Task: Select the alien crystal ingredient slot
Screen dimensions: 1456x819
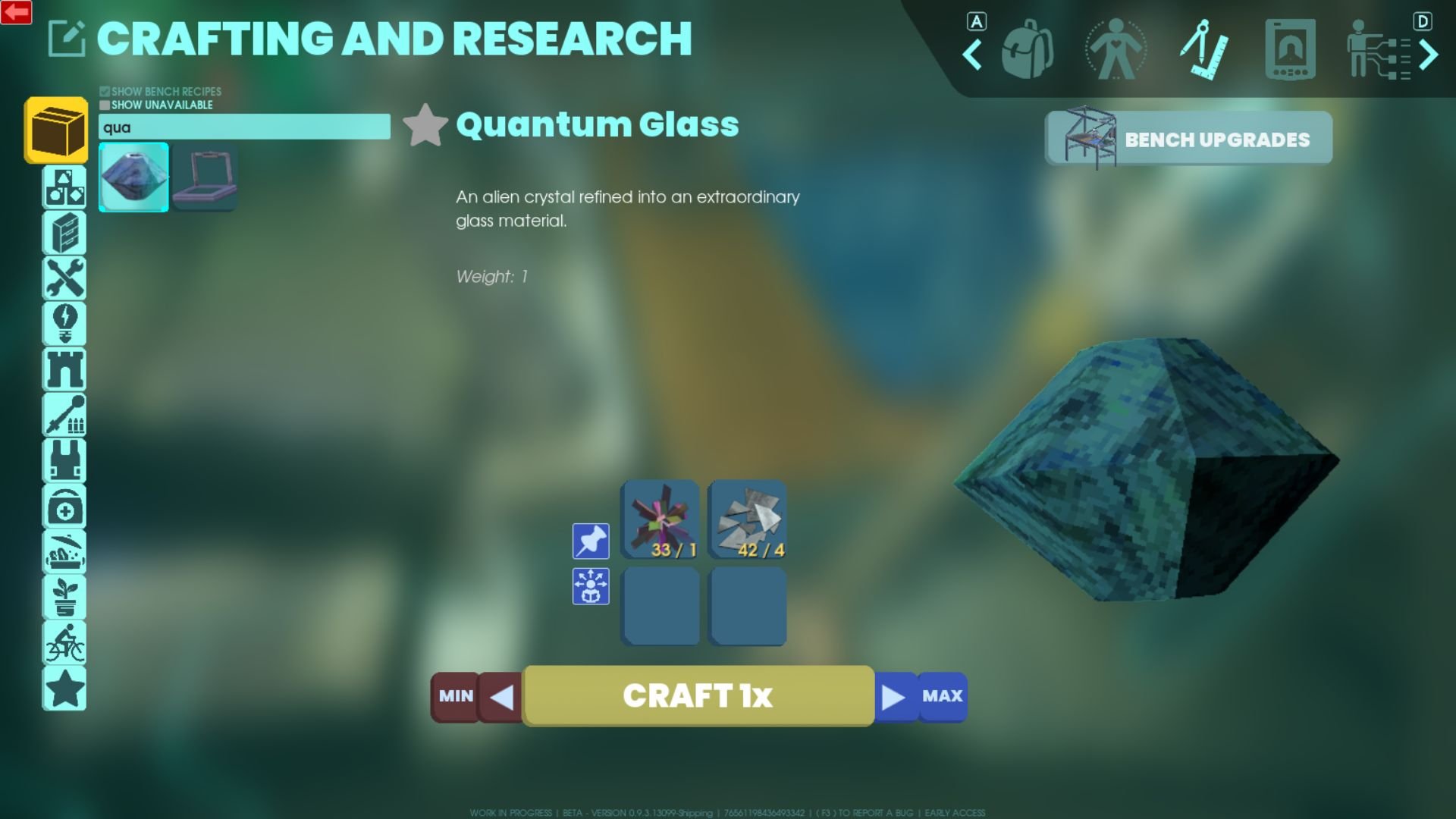Action: 661,520
